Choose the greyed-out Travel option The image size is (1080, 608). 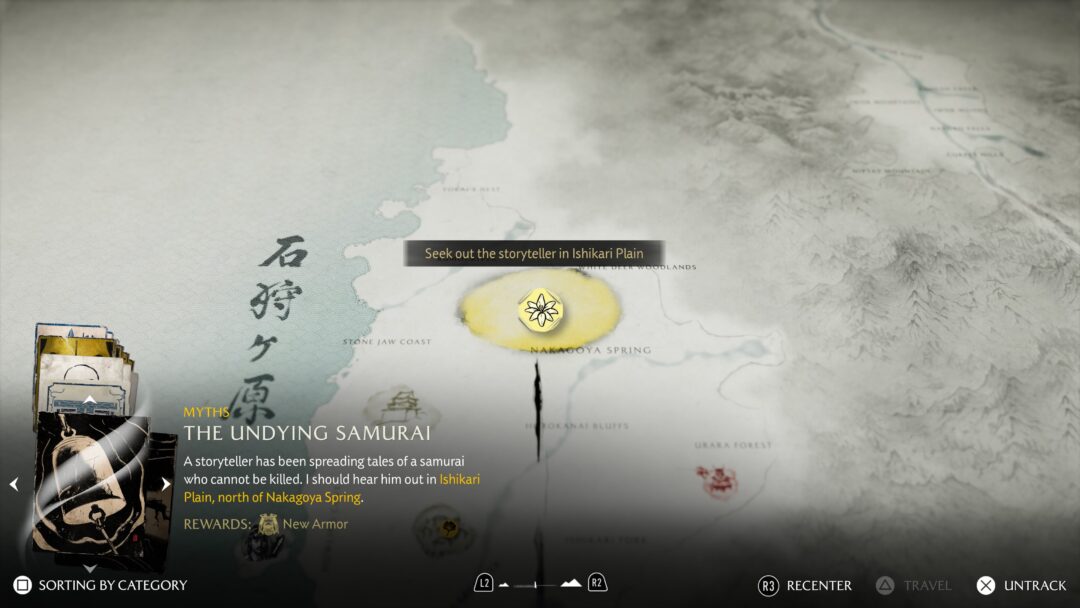(914, 585)
